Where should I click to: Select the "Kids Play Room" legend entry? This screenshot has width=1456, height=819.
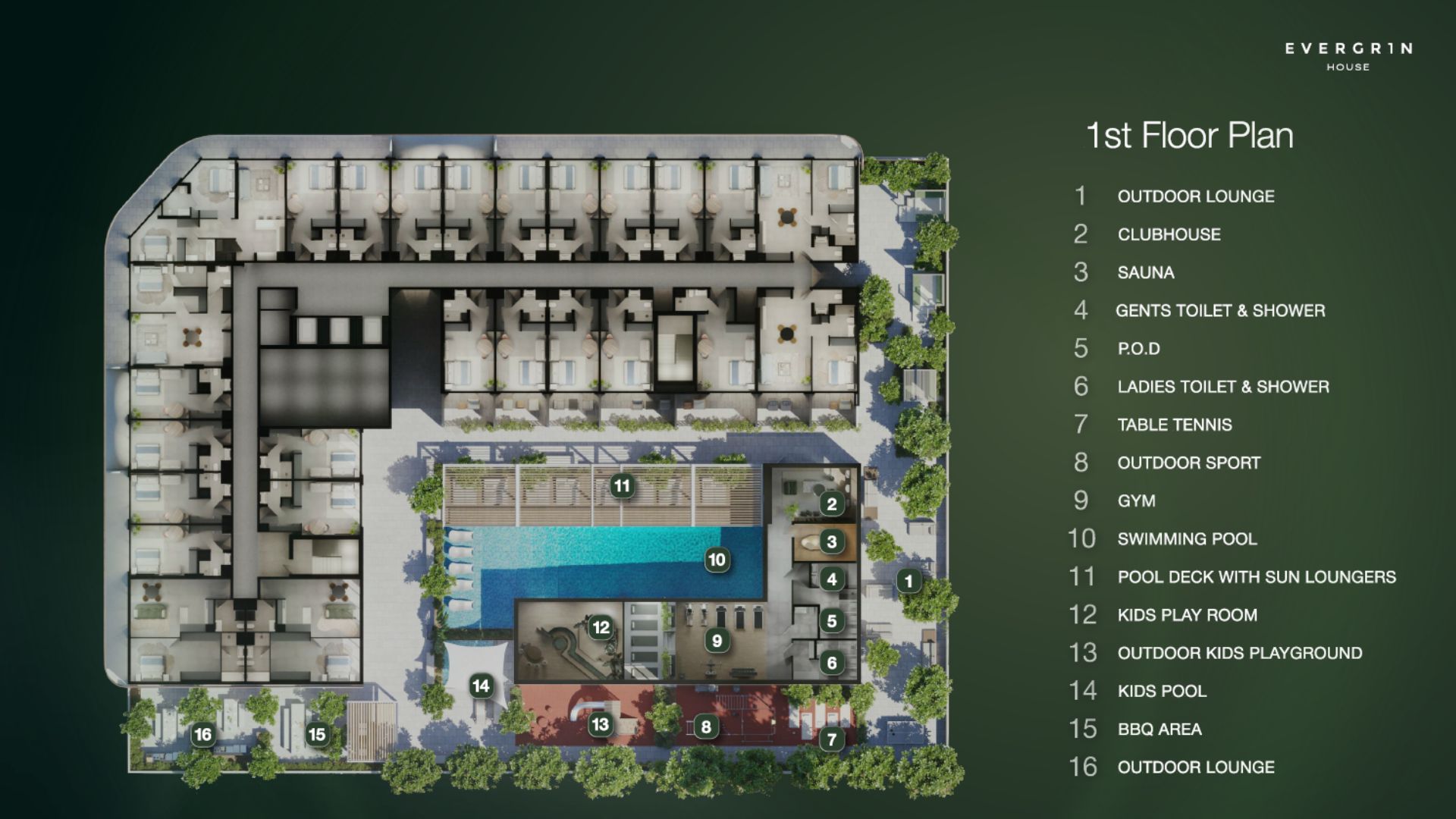tap(1187, 615)
